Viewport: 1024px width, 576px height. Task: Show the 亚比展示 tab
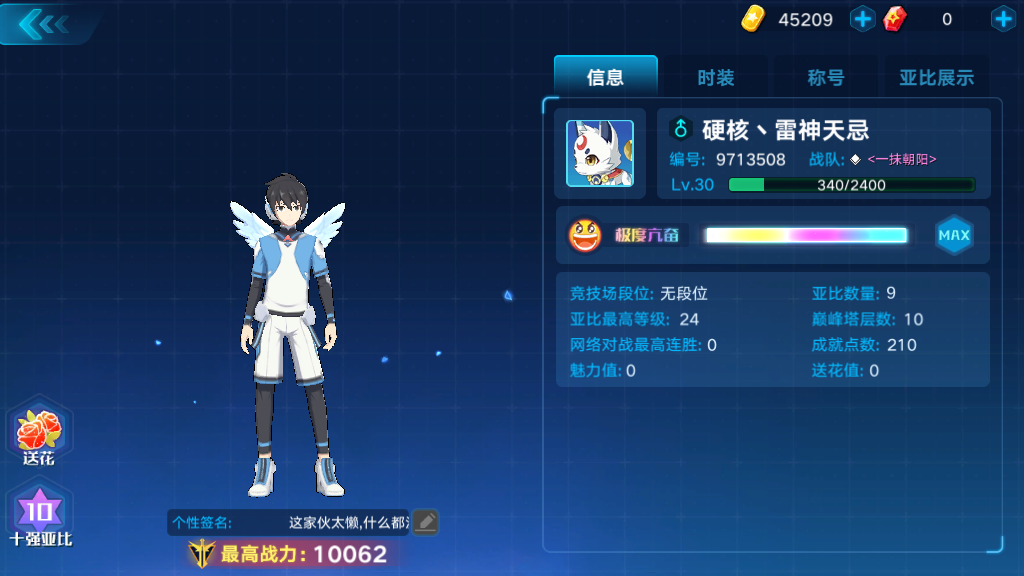[936, 77]
